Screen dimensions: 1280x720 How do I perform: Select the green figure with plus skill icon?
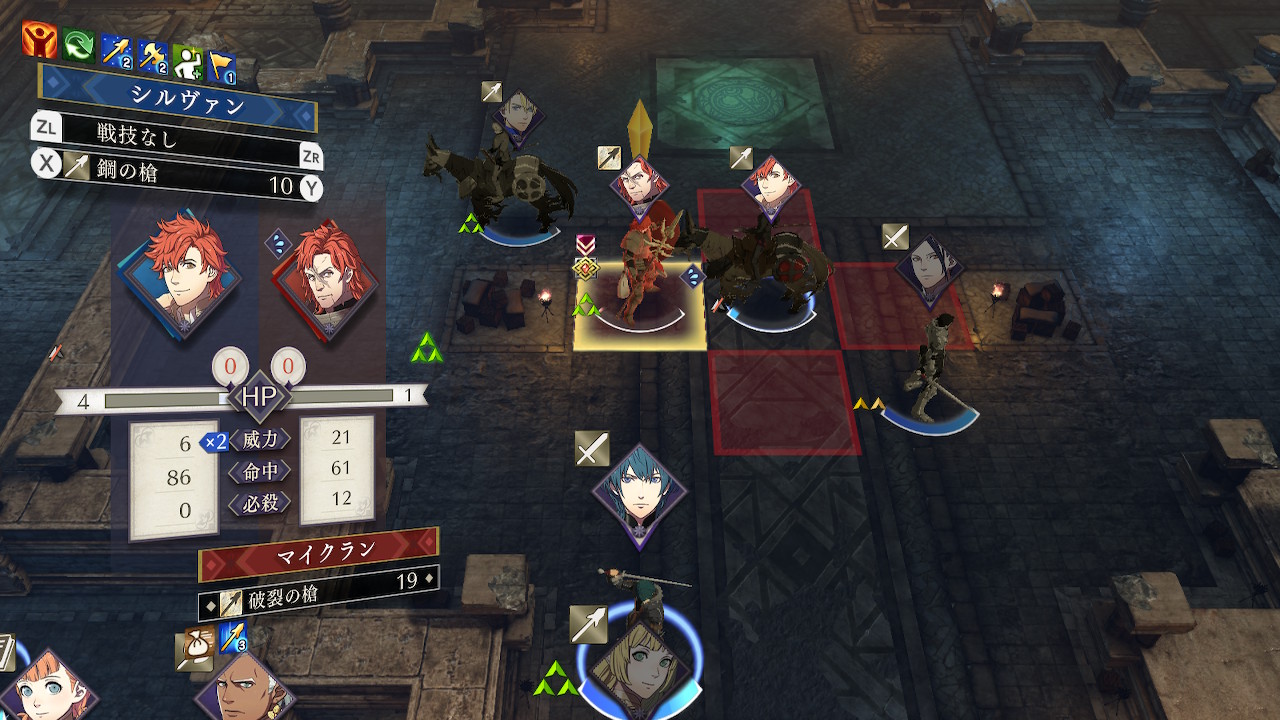(187, 62)
